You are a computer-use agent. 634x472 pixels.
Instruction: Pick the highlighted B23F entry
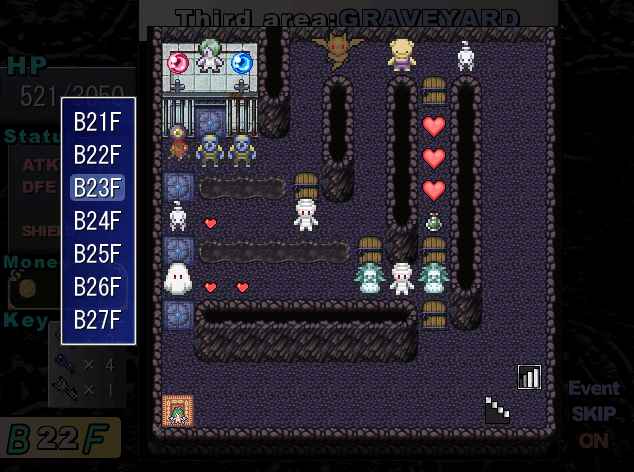pyautogui.click(x=97, y=188)
